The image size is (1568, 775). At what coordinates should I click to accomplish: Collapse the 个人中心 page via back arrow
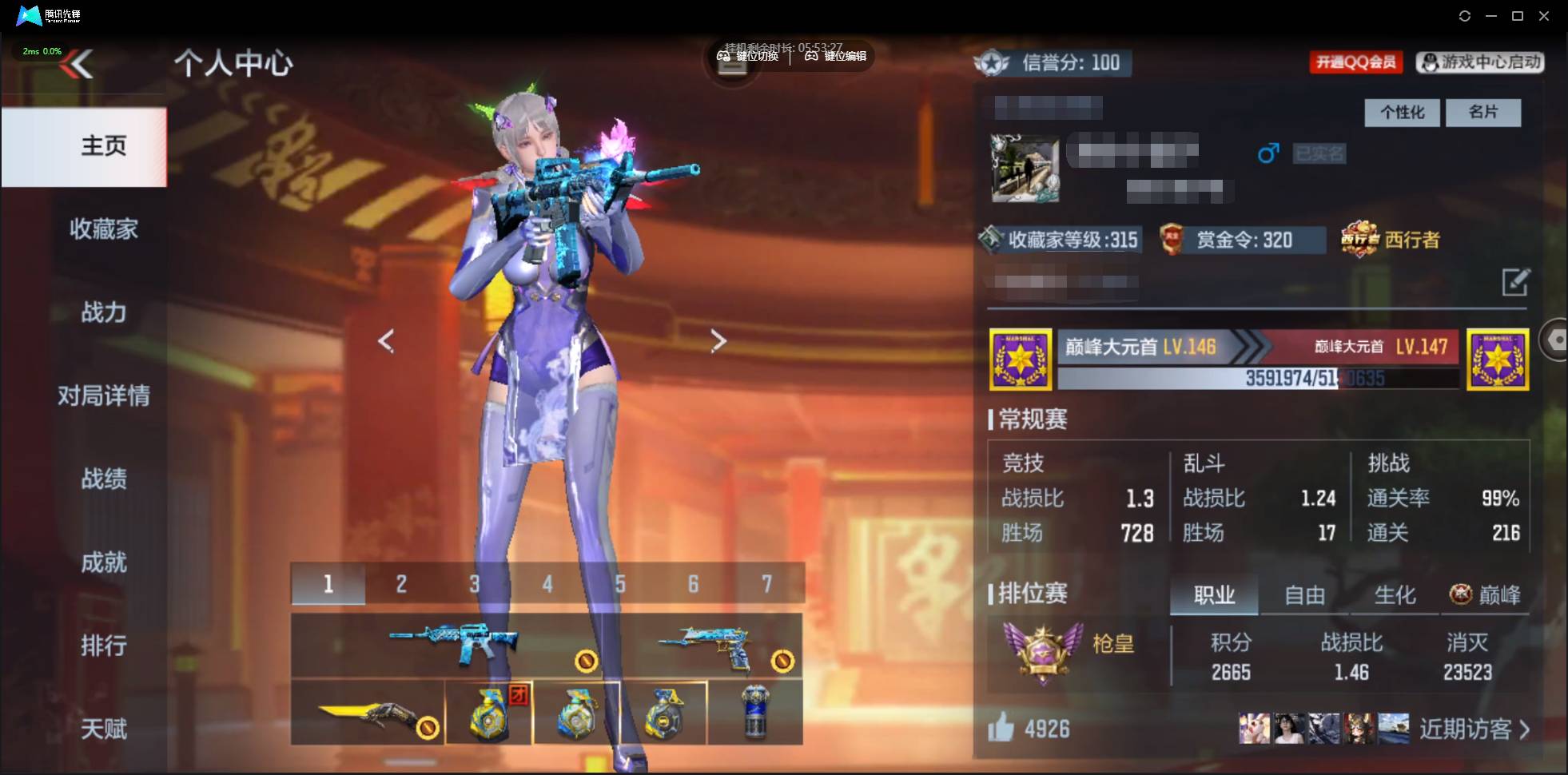pyautogui.click(x=79, y=64)
